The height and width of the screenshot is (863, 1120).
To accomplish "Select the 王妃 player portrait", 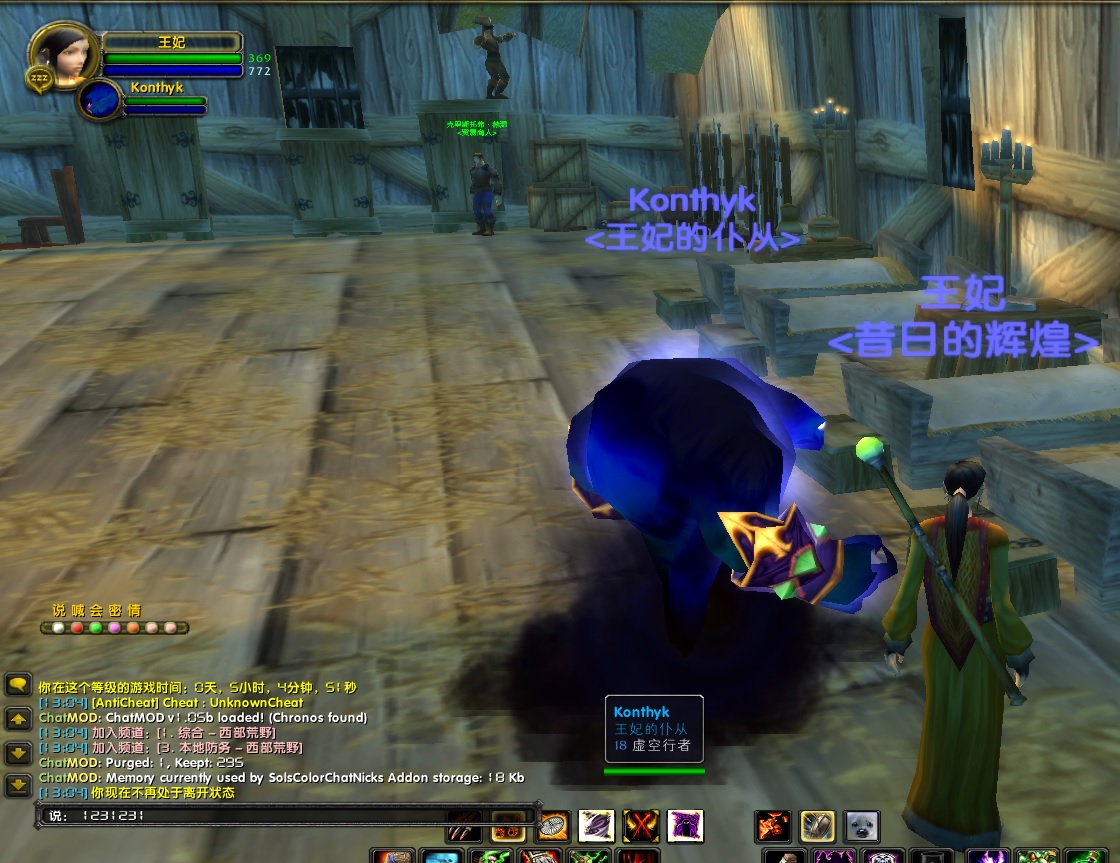I will (x=62, y=54).
